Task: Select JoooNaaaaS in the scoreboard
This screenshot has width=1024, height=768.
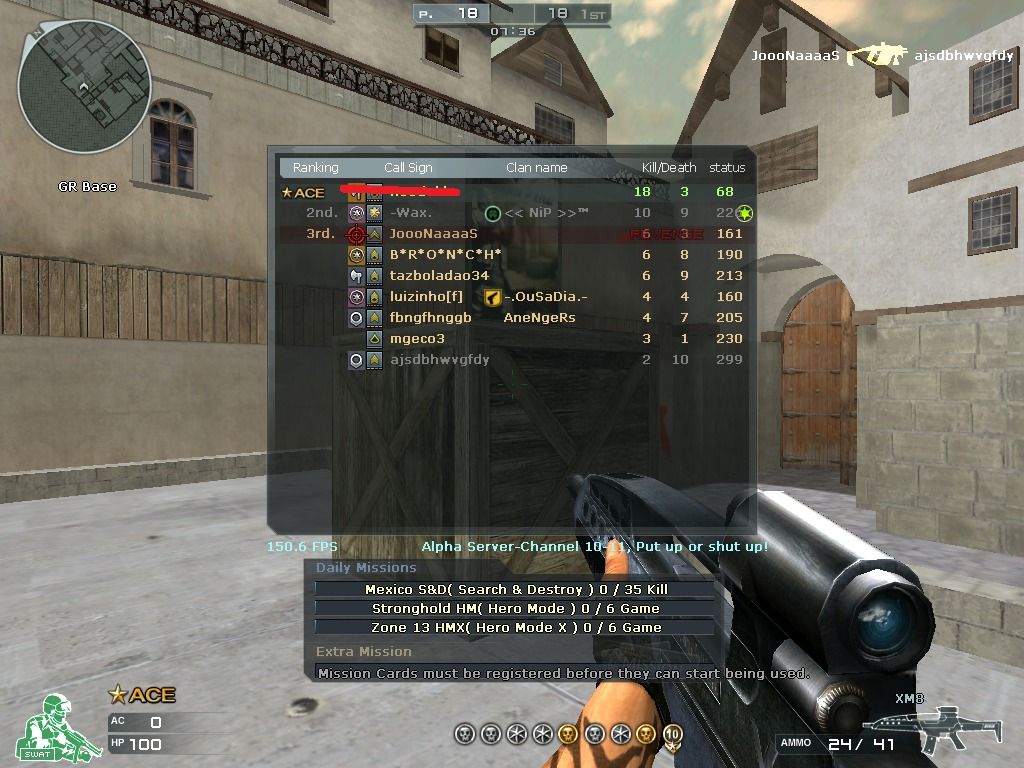Action: 433,234
